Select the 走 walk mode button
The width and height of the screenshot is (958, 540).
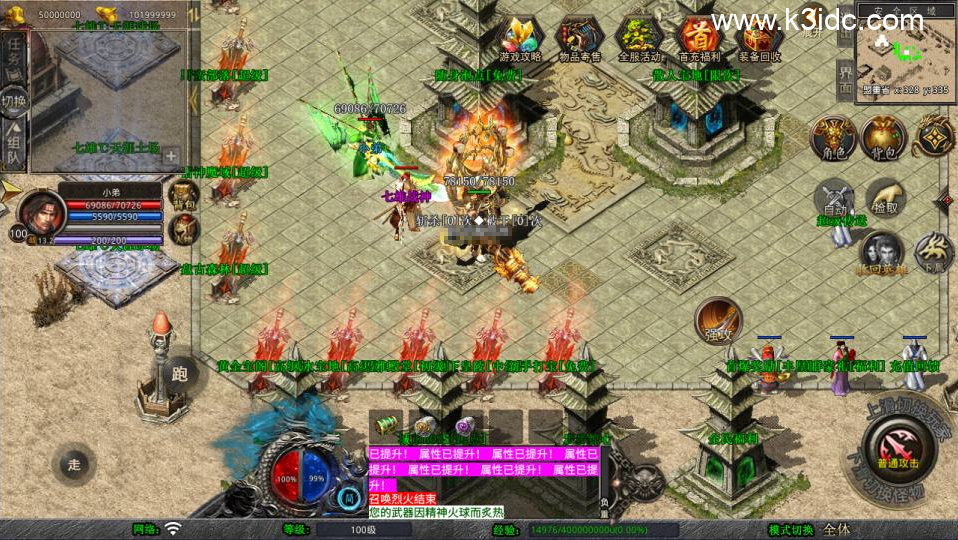click(74, 464)
